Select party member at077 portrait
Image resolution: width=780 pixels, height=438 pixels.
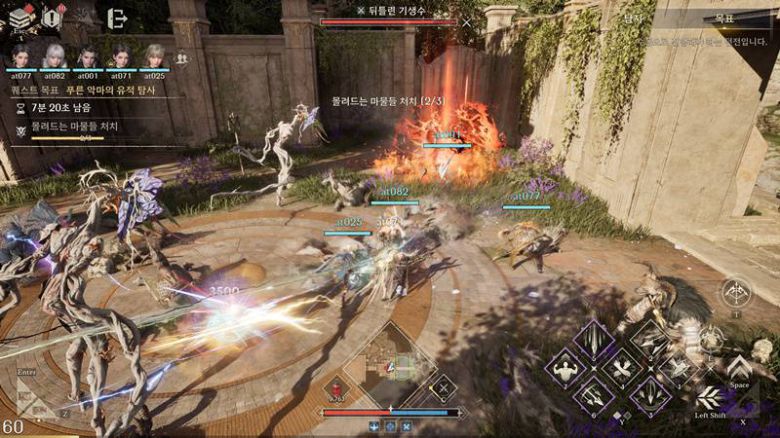pos(21,56)
